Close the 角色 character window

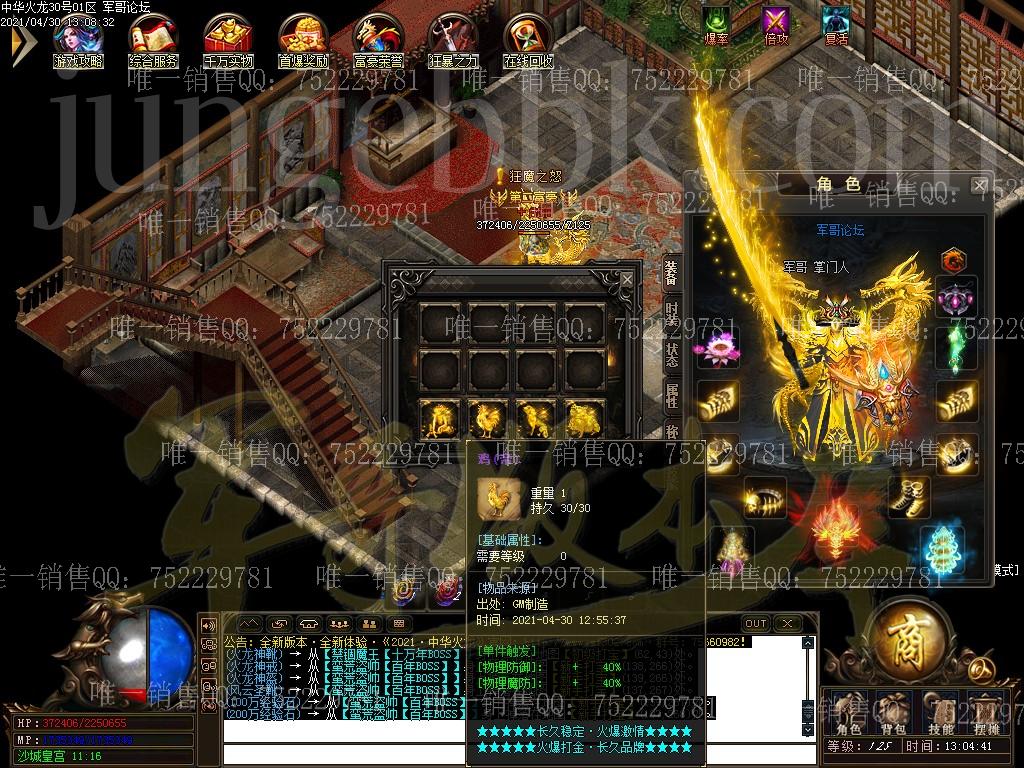pyautogui.click(x=979, y=185)
